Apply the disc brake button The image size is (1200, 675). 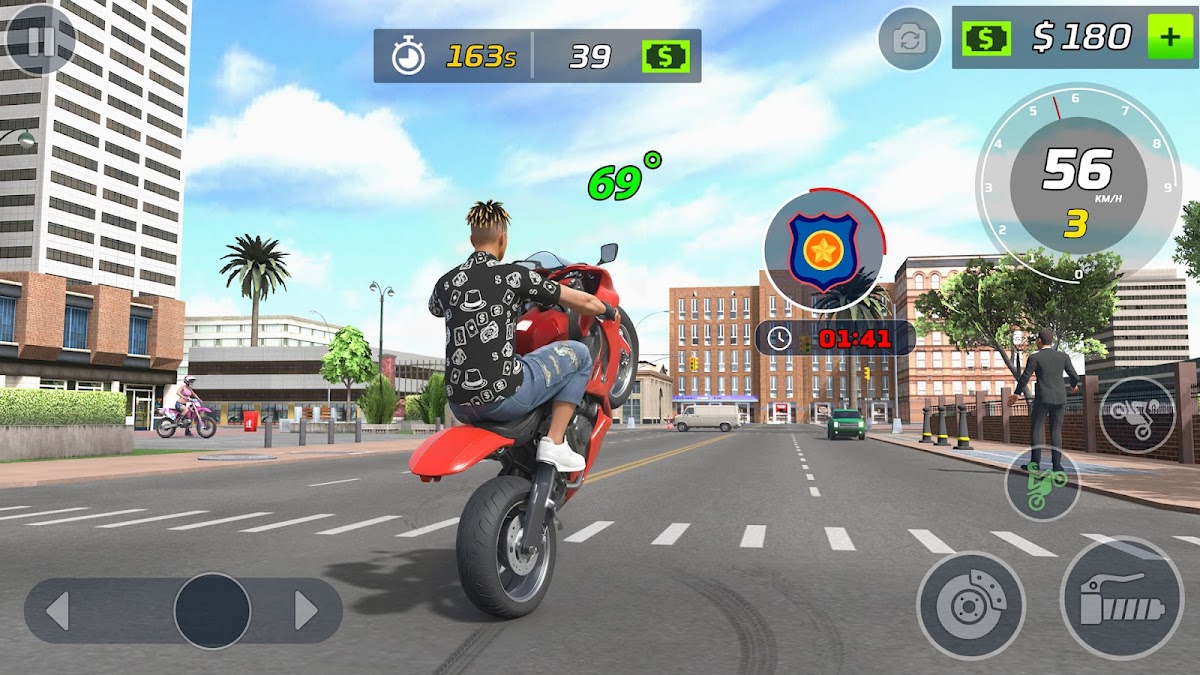click(x=970, y=605)
